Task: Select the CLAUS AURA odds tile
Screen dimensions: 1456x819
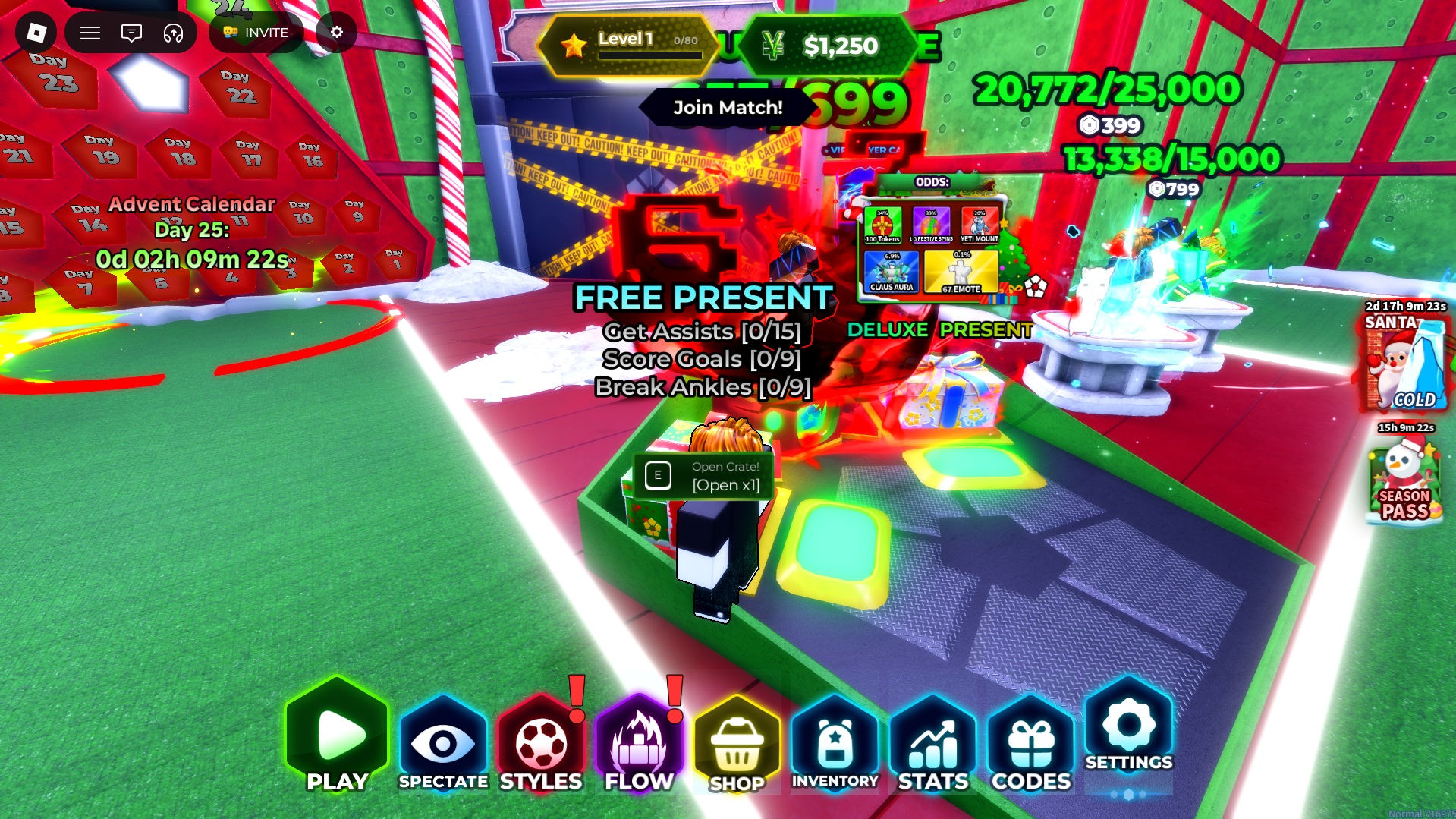Action: [x=890, y=271]
